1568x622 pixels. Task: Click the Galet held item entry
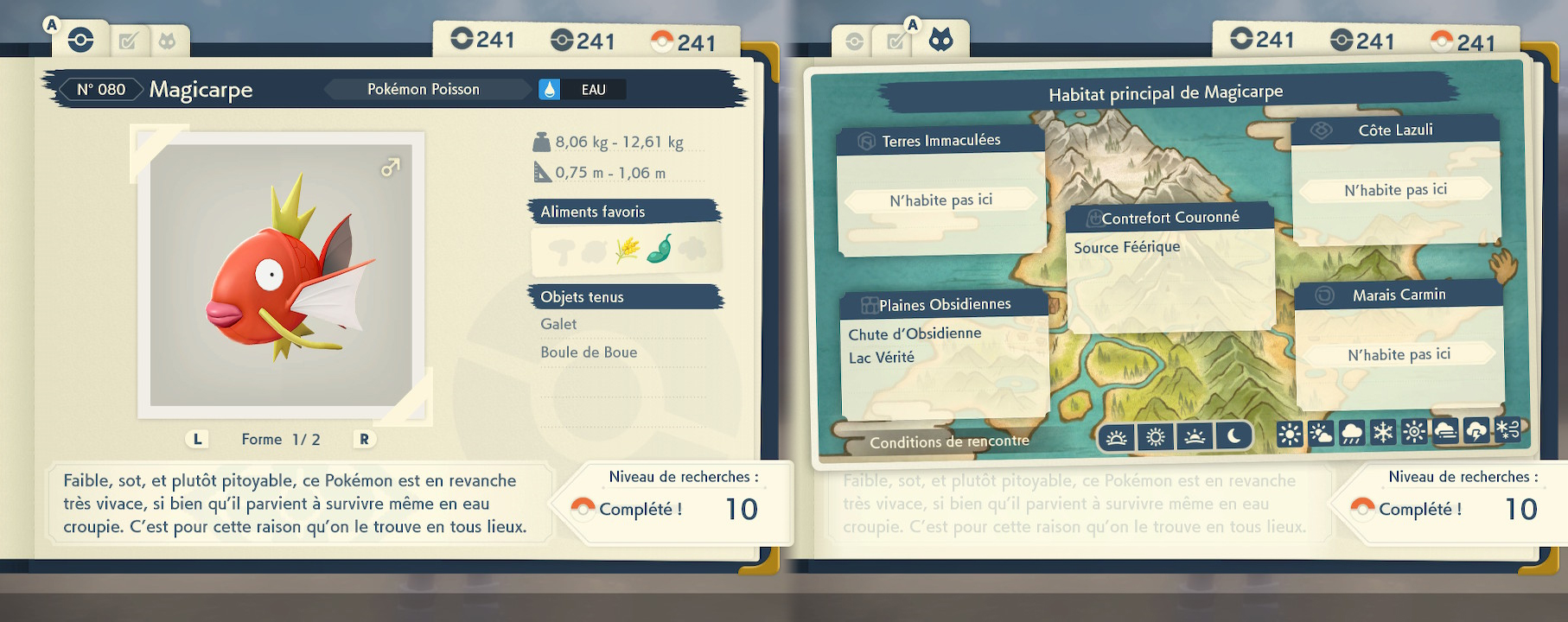559,324
